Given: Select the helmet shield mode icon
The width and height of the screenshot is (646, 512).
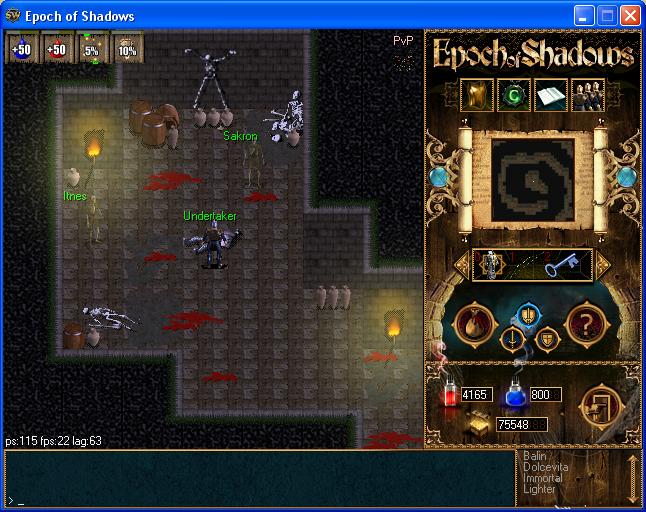Looking at the screenshot, I should tap(527, 313).
